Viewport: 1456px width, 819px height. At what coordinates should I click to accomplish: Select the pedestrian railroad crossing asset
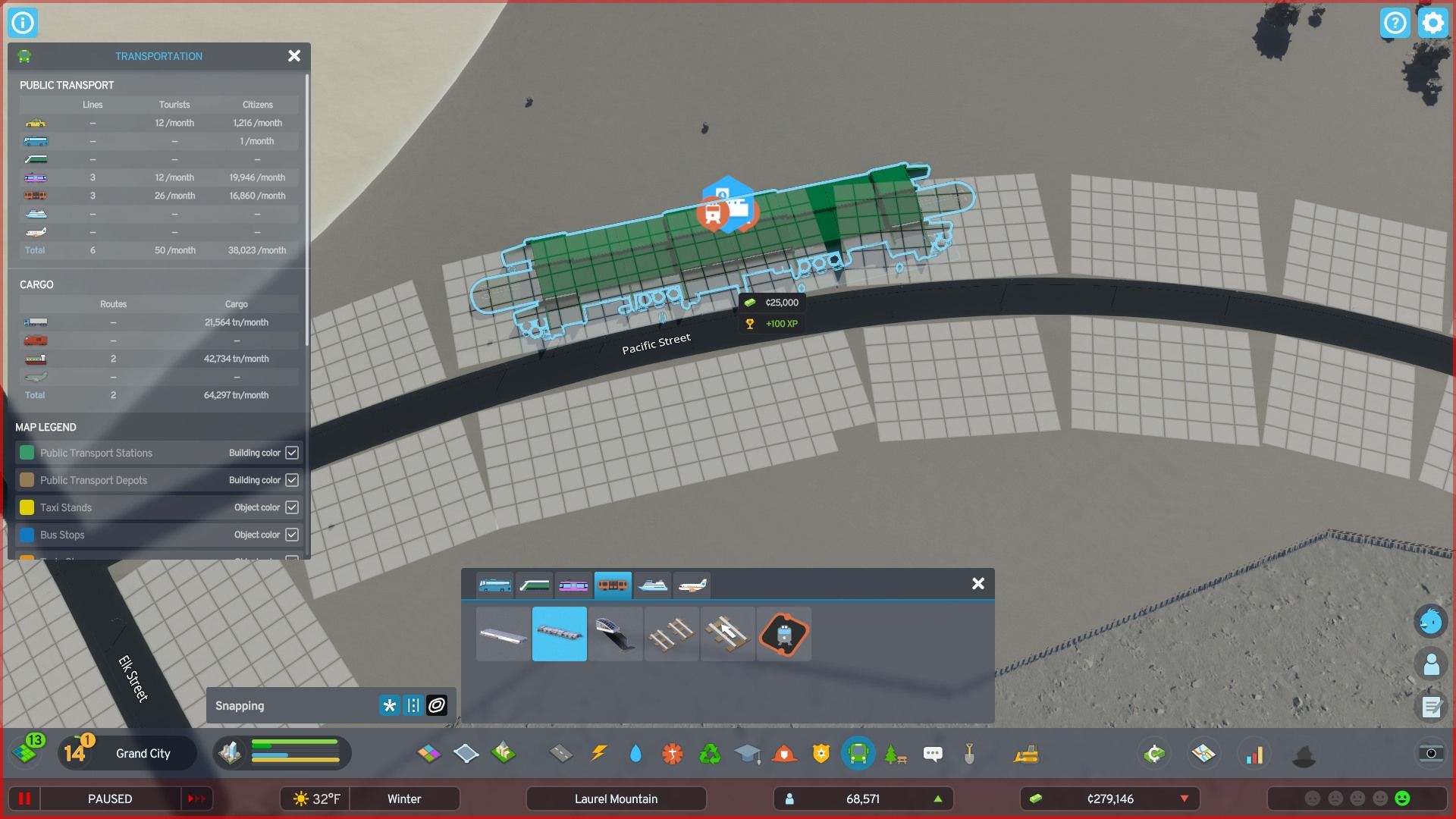pyautogui.click(x=728, y=635)
